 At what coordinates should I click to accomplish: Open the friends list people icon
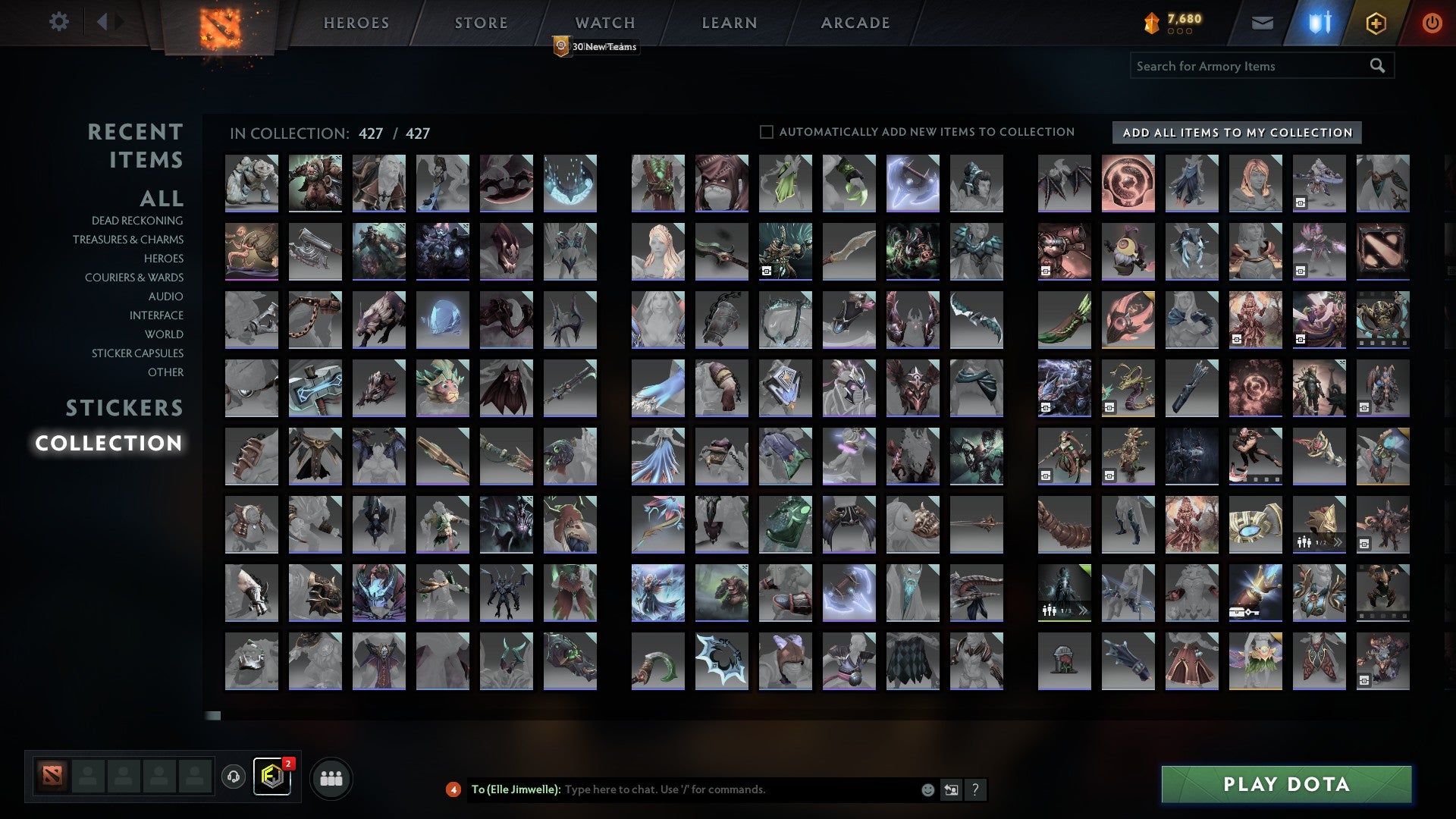point(331,777)
